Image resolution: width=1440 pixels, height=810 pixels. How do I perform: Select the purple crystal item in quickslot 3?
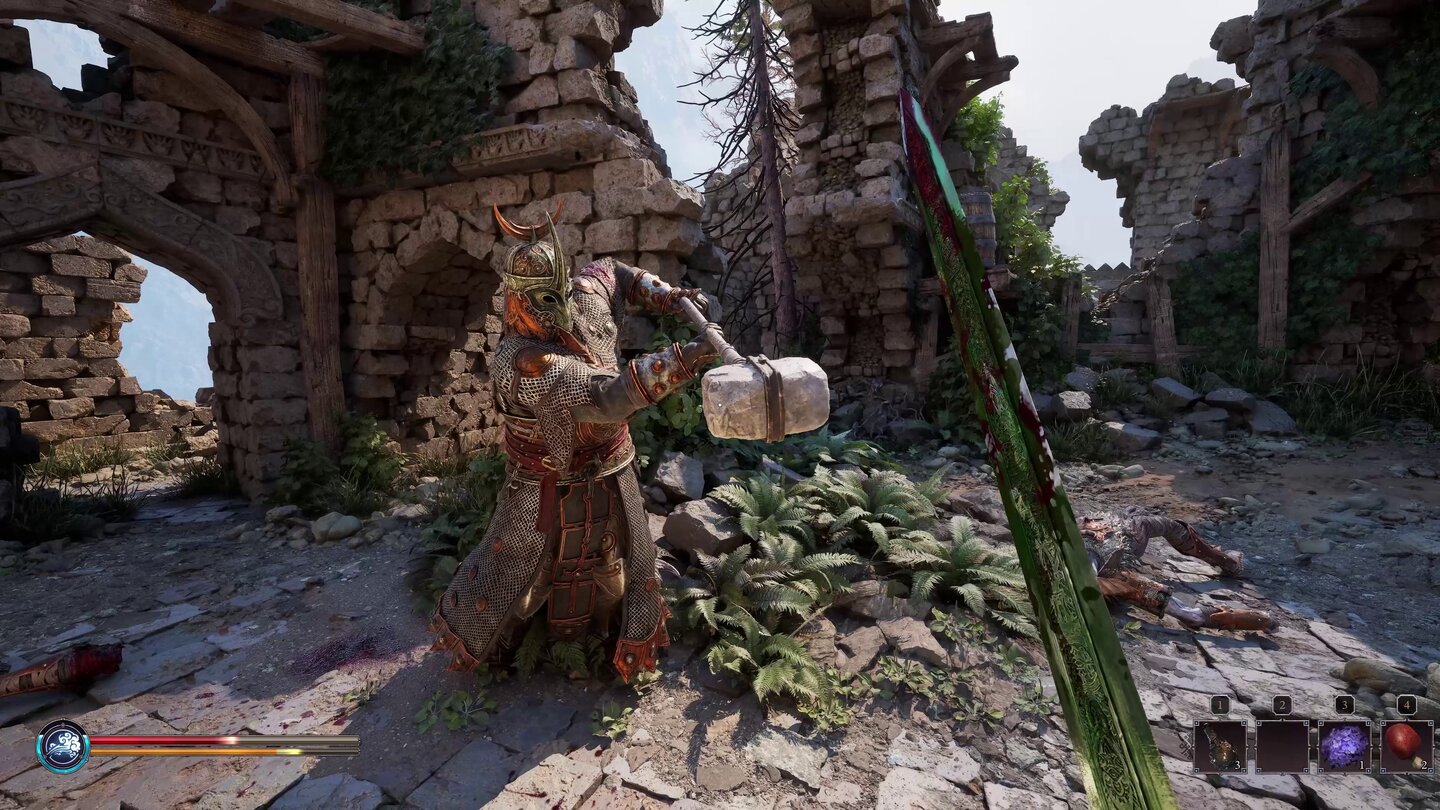pyautogui.click(x=1345, y=744)
